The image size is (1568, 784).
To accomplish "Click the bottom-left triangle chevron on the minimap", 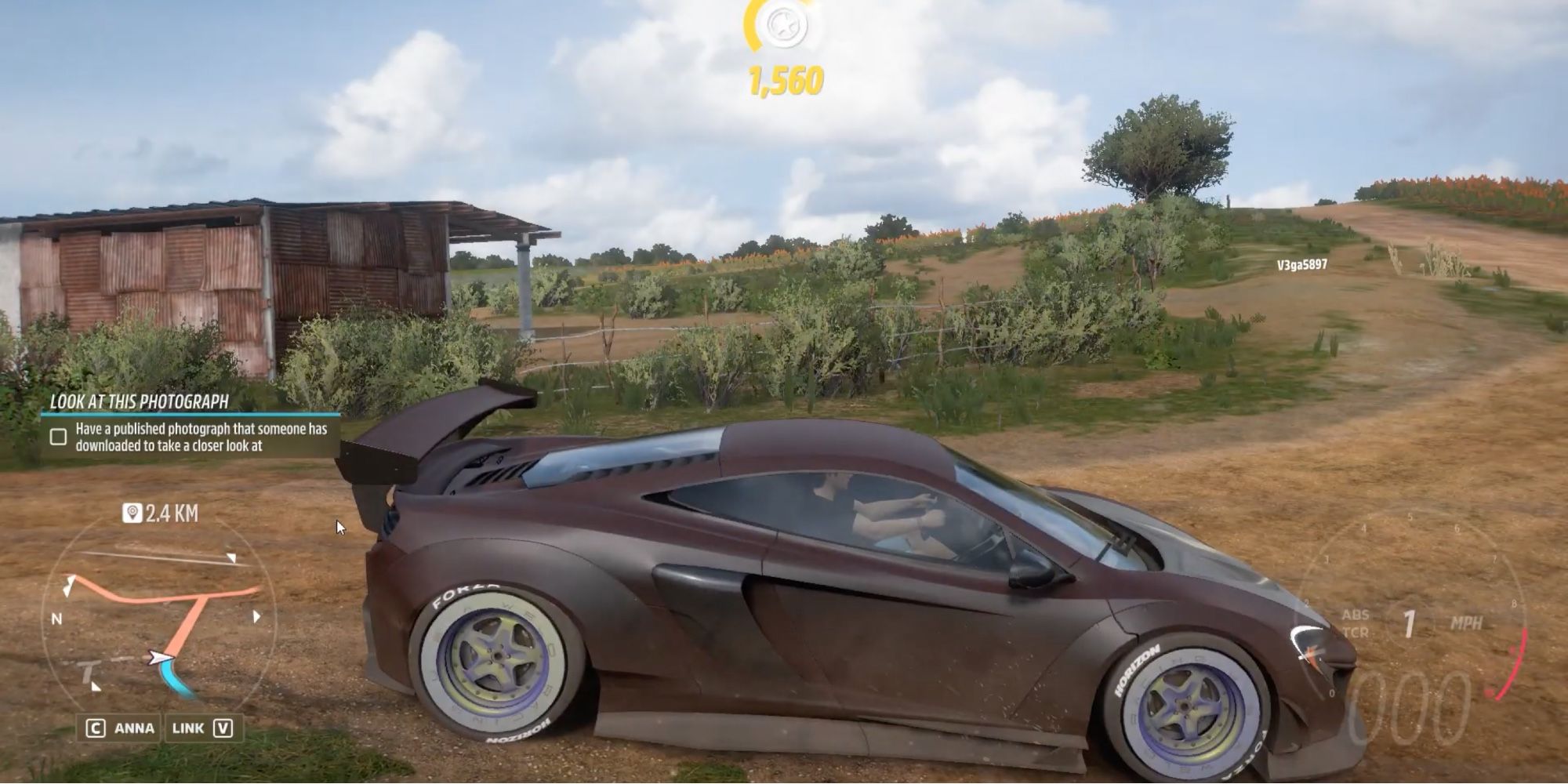I will (95, 687).
